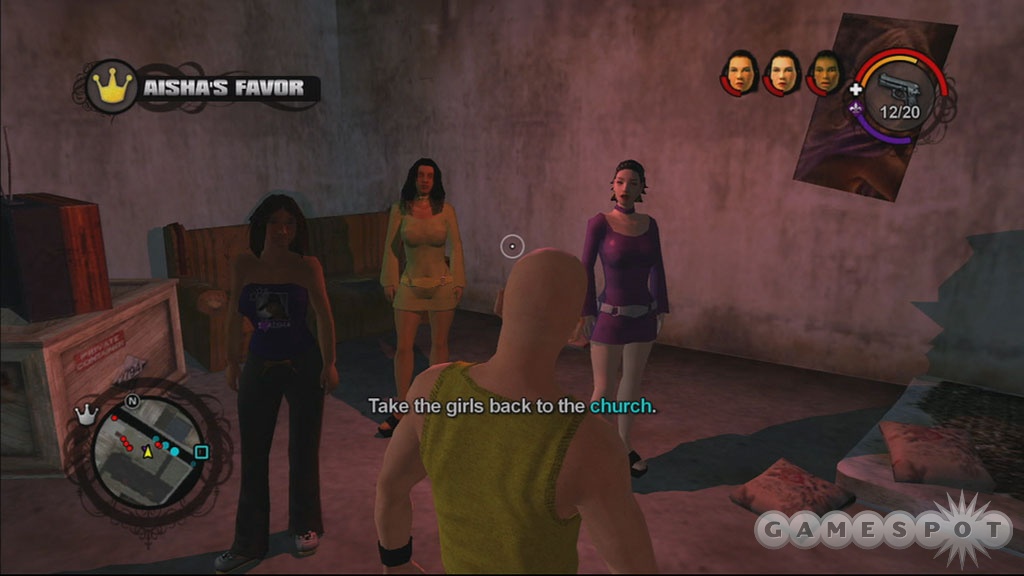Click the white crown icon beside the minimap
This screenshot has width=1024, height=576.
point(86,414)
